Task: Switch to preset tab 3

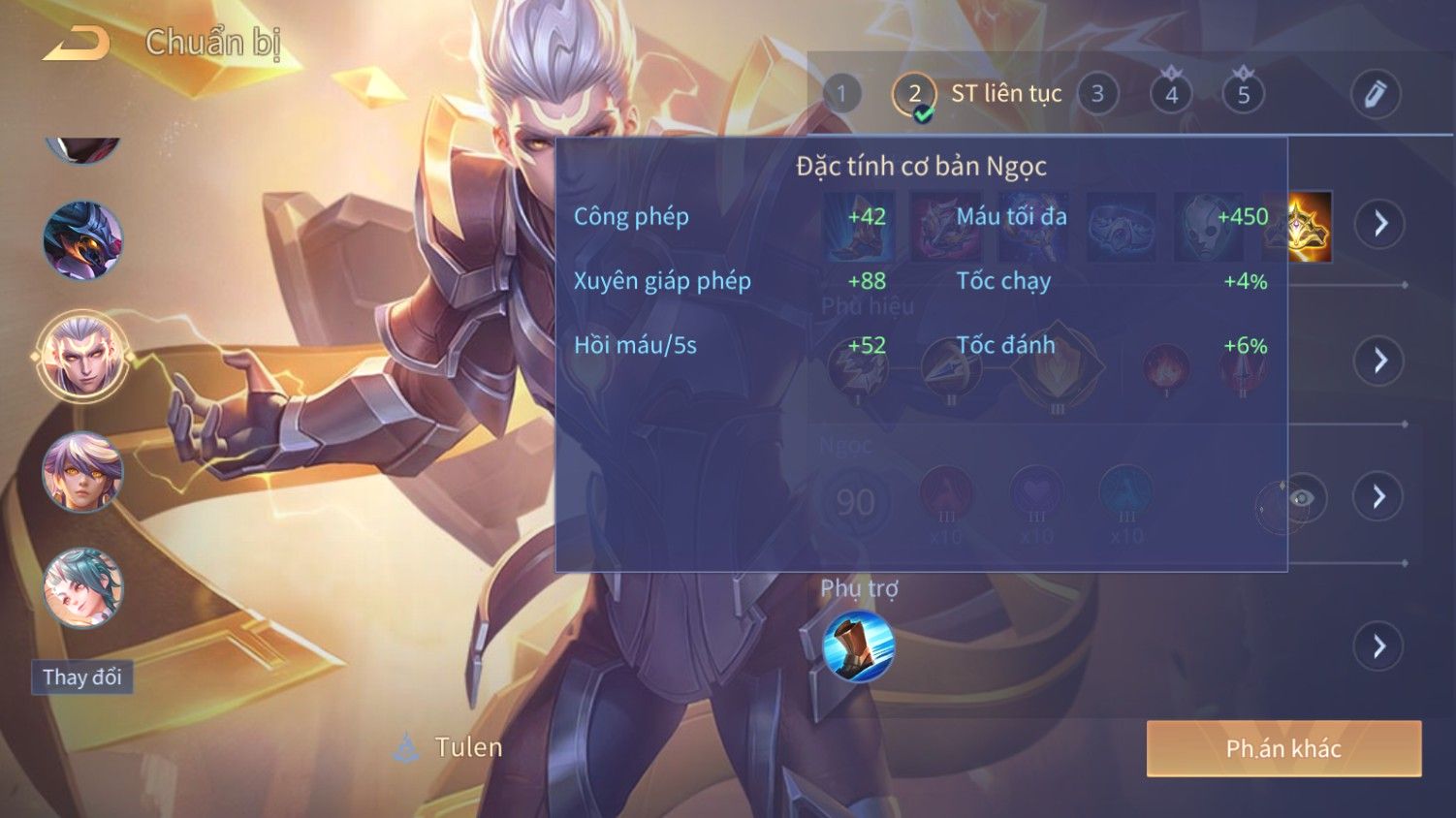Action: pyautogui.click(x=1097, y=94)
